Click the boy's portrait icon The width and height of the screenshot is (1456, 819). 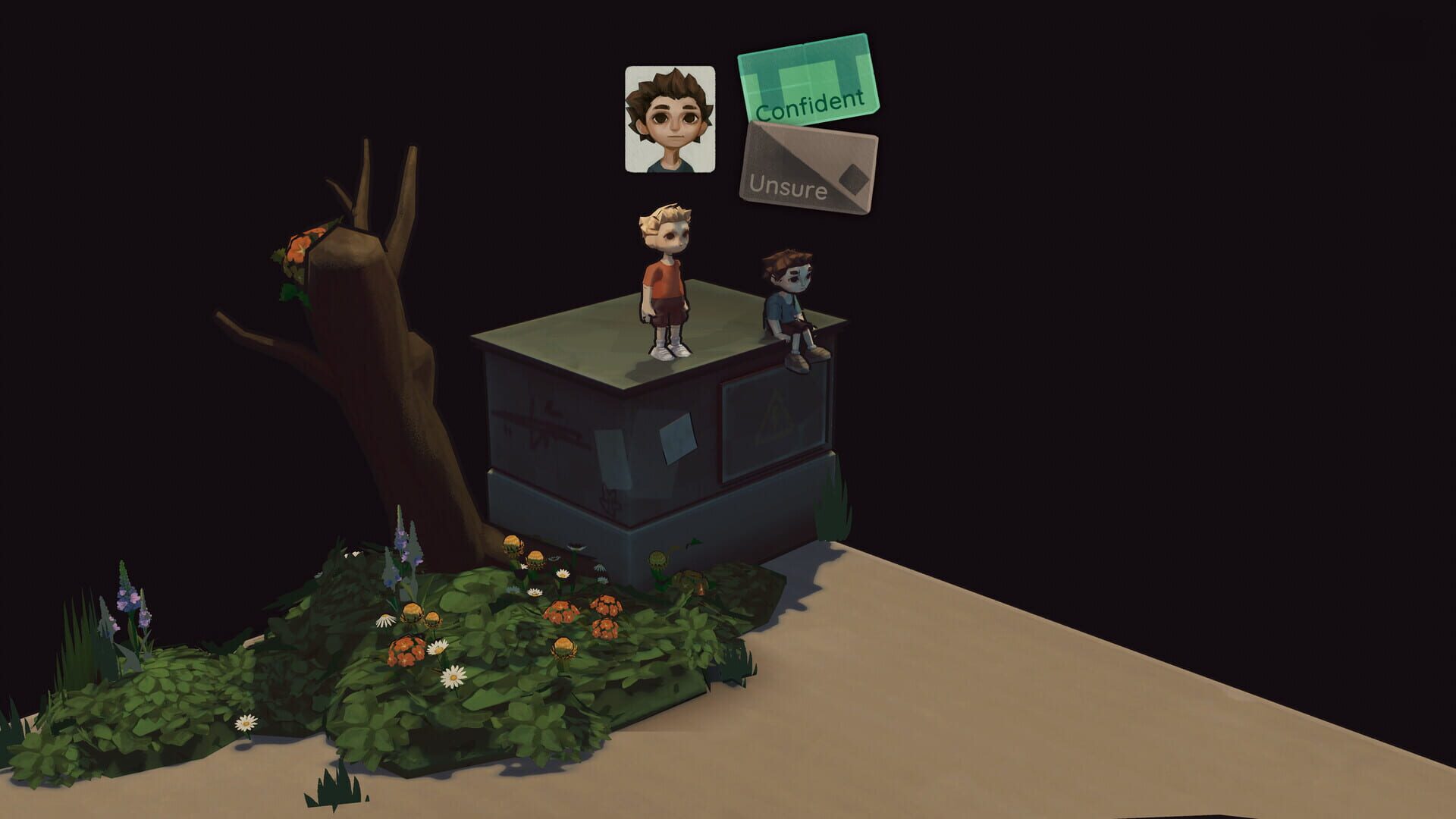coord(670,117)
